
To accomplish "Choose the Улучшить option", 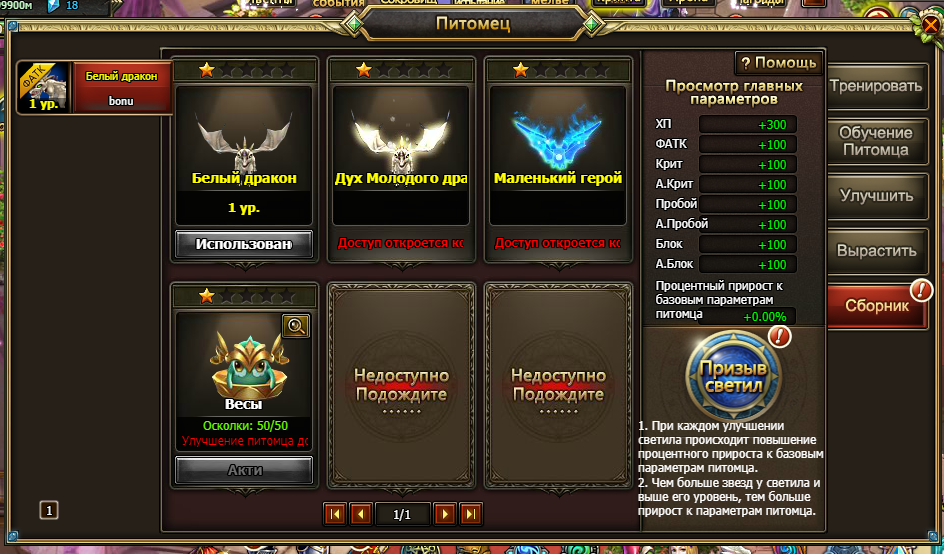I will (x=876, y=196).
